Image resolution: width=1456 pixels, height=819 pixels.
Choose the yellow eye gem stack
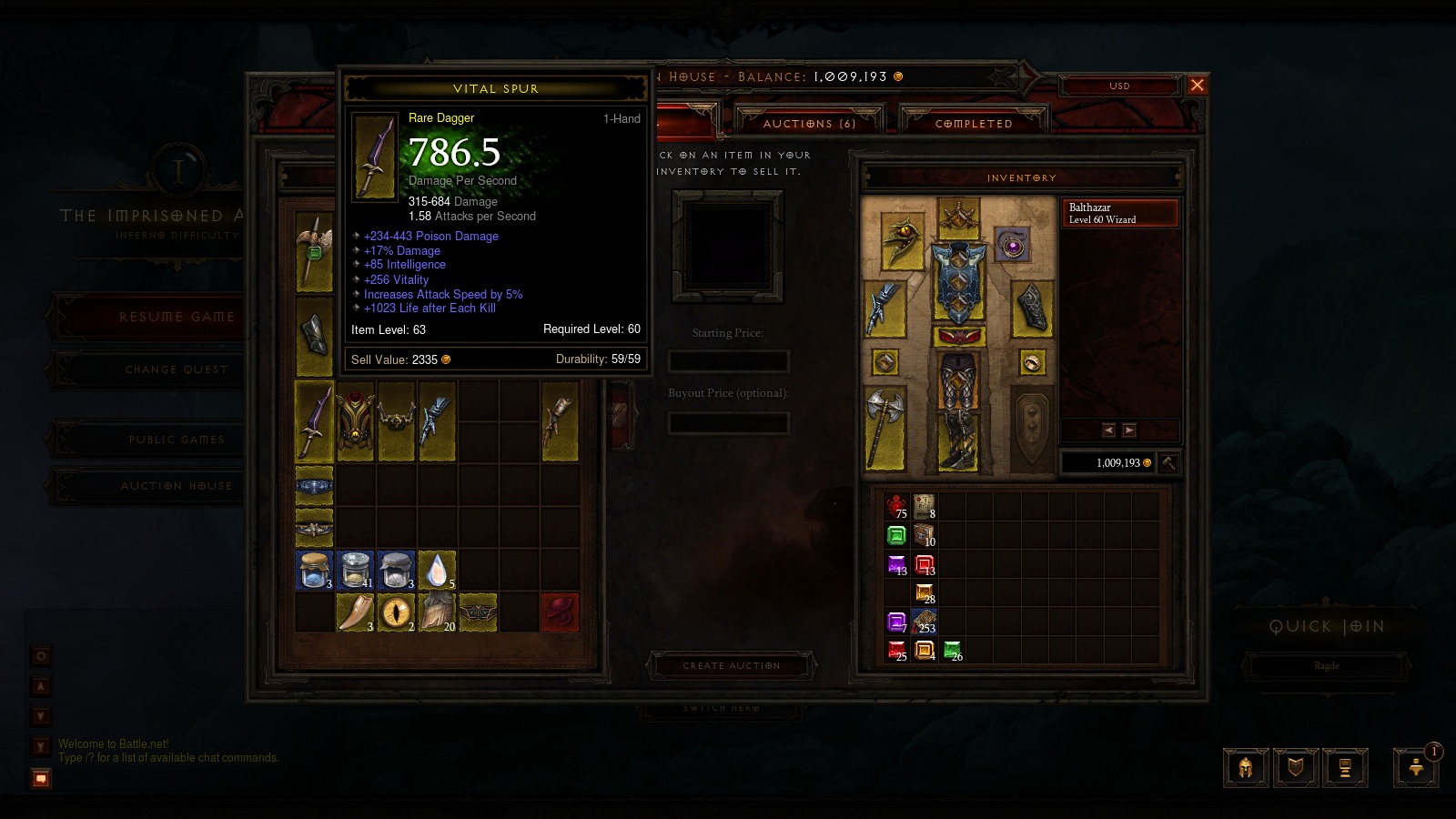click(x=397, y=612)
